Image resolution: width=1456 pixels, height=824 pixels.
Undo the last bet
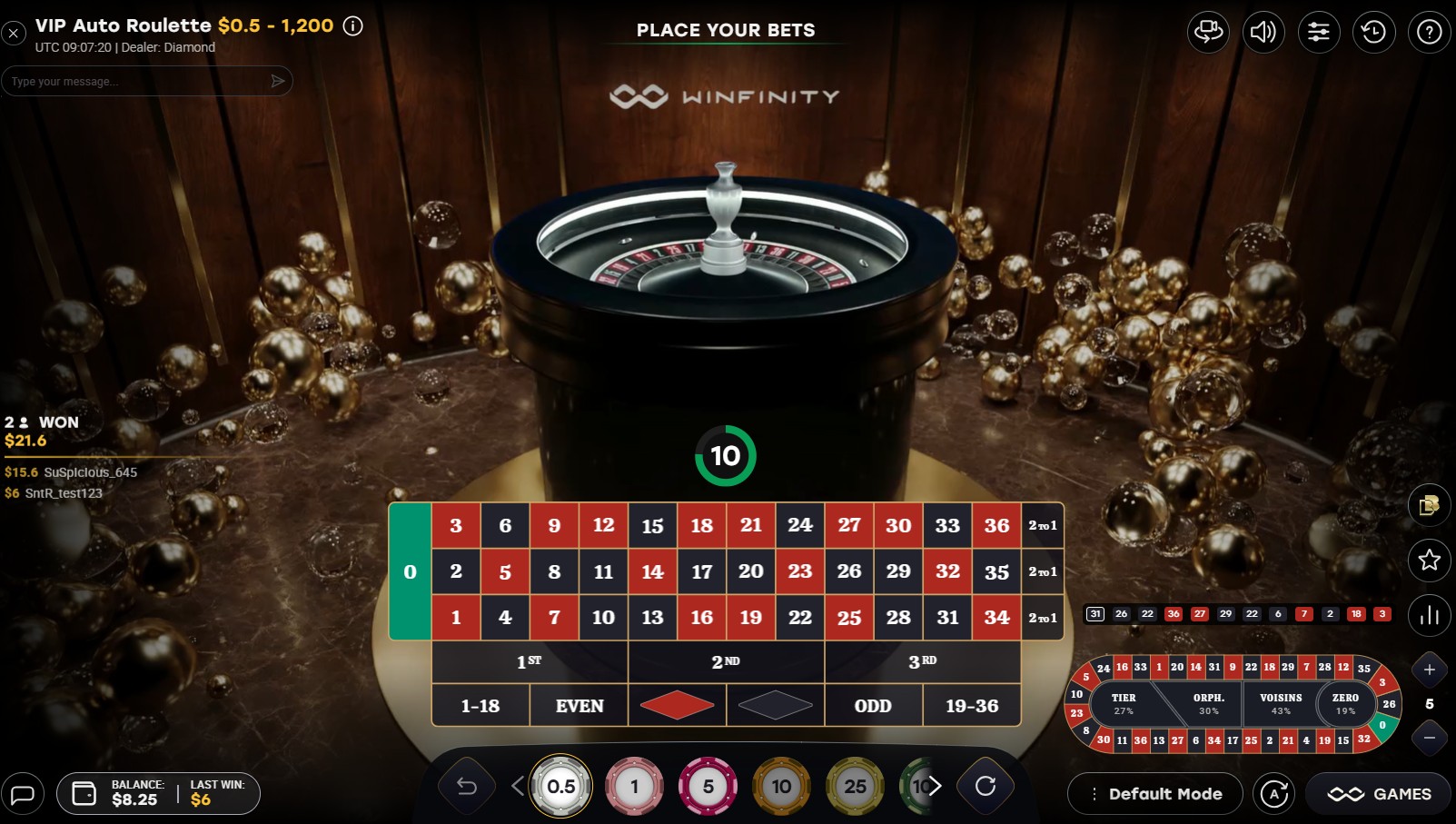pyautogui.click(x=465, y=786)
